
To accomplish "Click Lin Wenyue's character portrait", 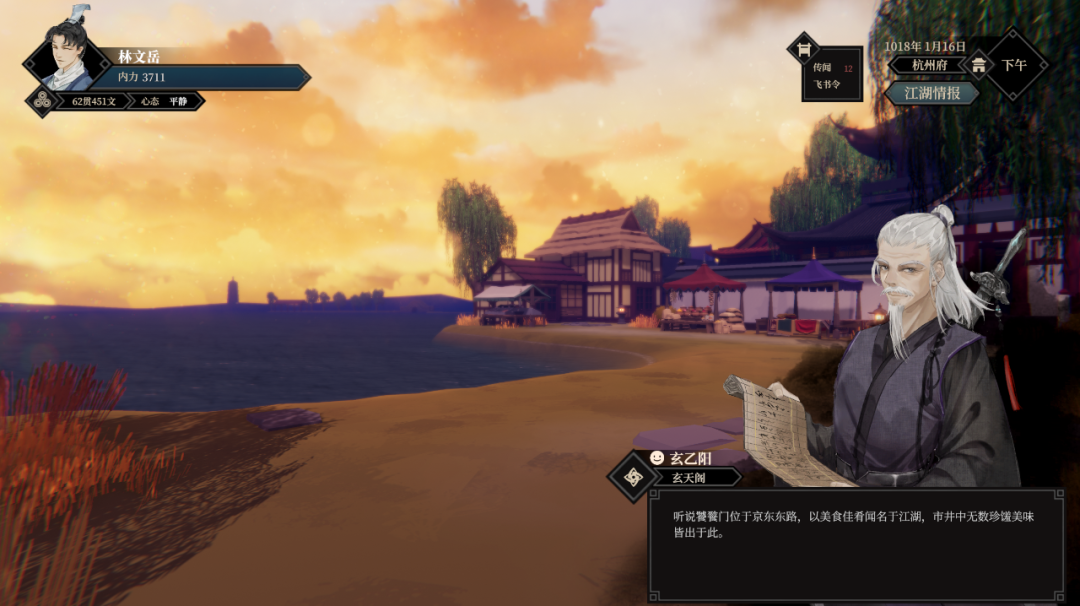I will [68, 61].
